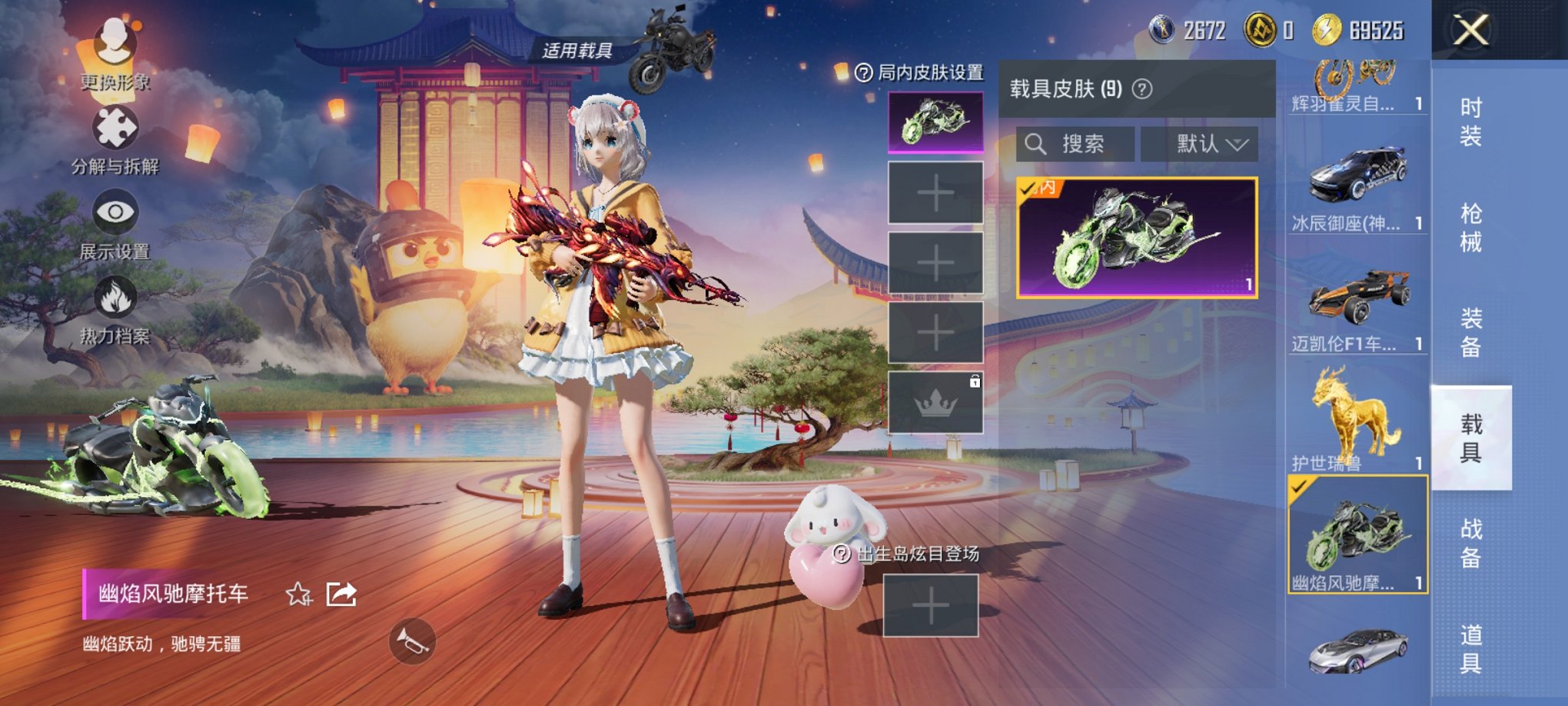Click the 搜索 search input field
Screen dimensions: 1568x706
tap(1085, 145)
